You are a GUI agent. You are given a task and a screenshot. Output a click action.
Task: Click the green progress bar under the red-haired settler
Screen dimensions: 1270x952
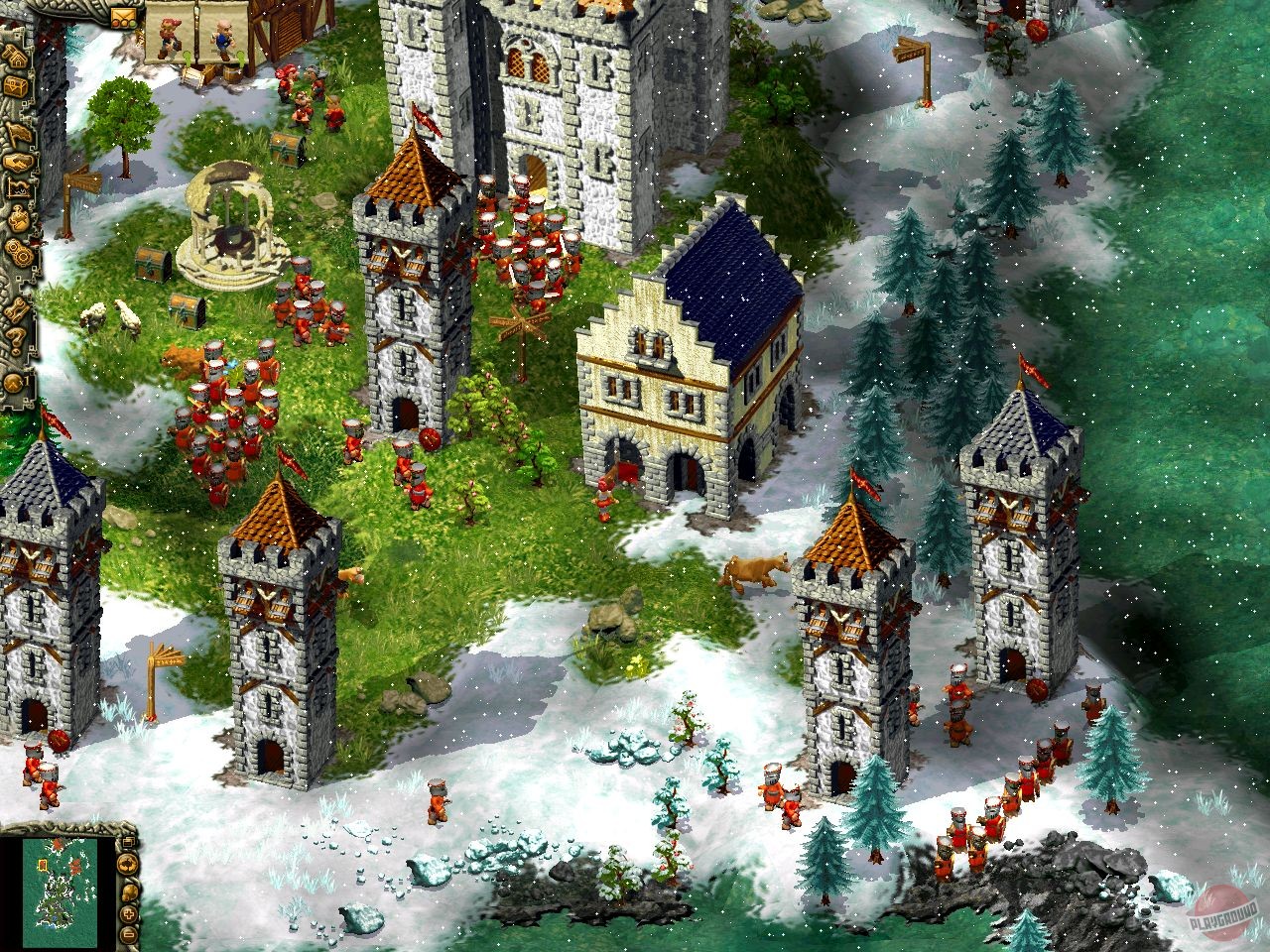coord(188,59)
